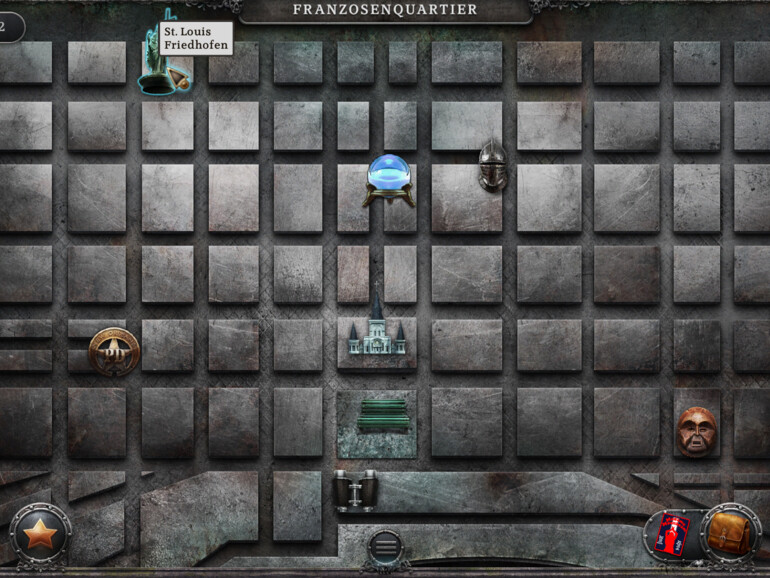Screen dimensions: 770x578
Task: Visit the knight helmet map location
Action: [492, 165]
